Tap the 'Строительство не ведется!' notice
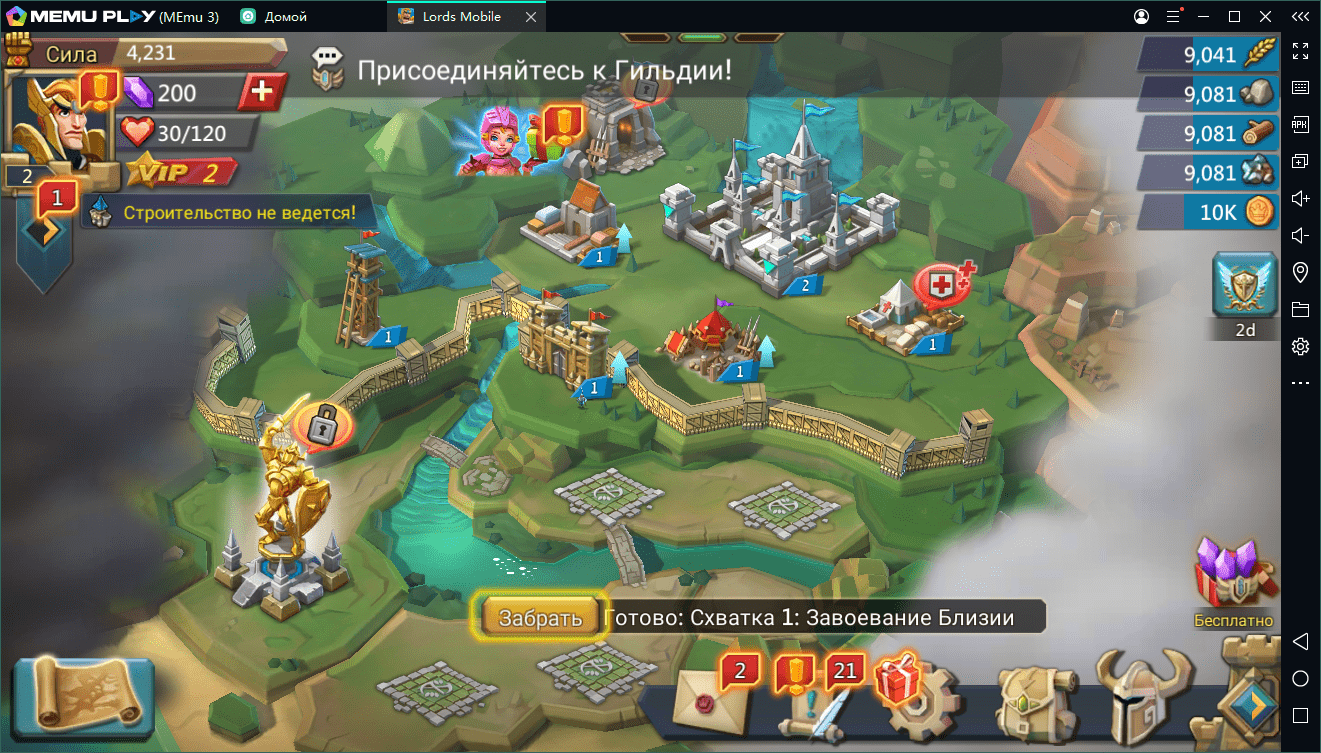 tap(238, 213)
